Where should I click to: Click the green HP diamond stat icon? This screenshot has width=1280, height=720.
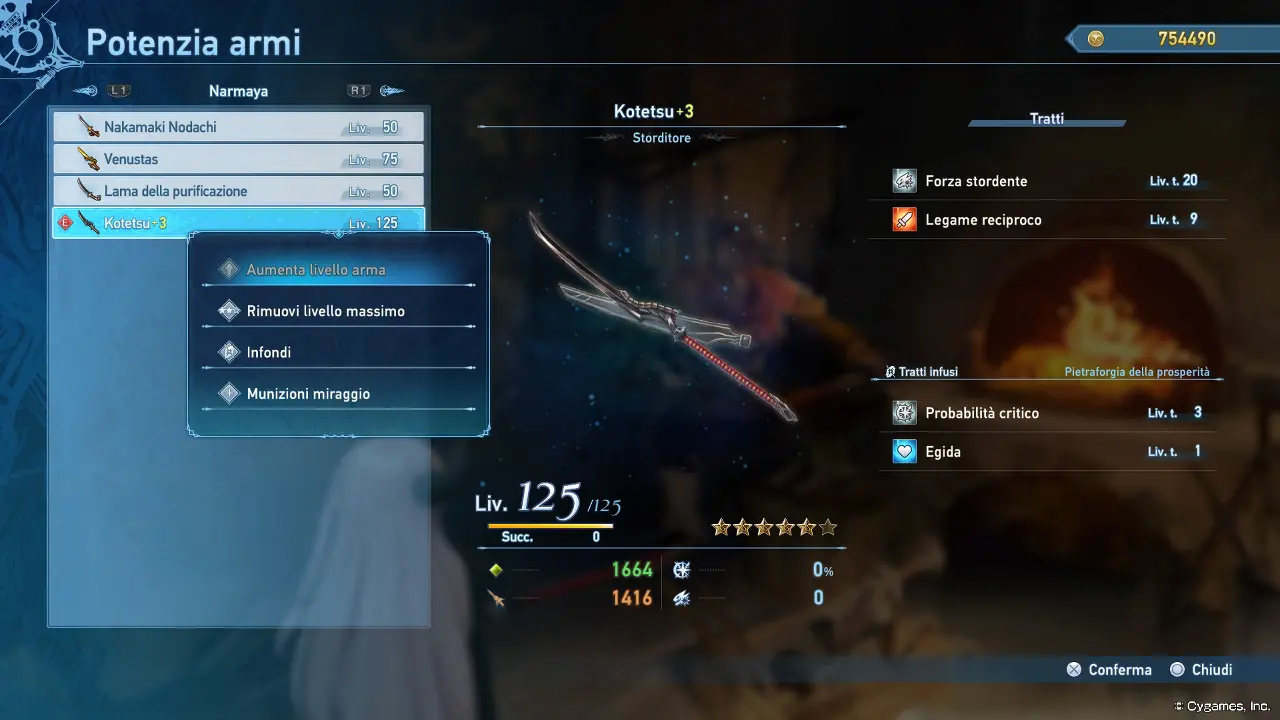click(x=497, y=569)
